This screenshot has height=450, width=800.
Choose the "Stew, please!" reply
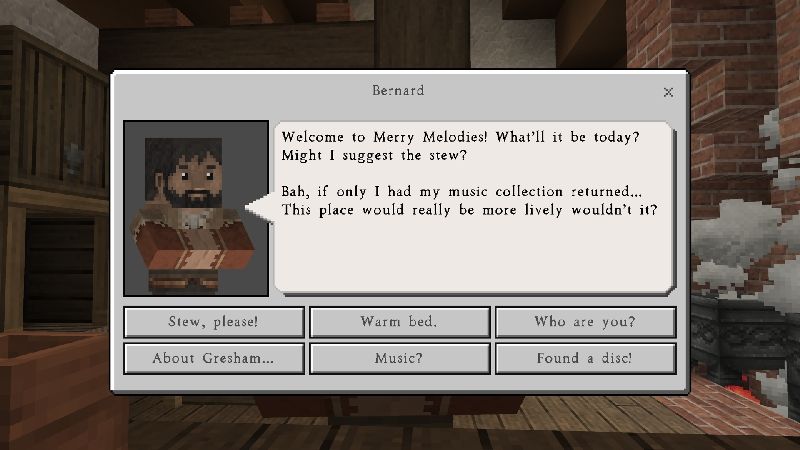[214, 322]
